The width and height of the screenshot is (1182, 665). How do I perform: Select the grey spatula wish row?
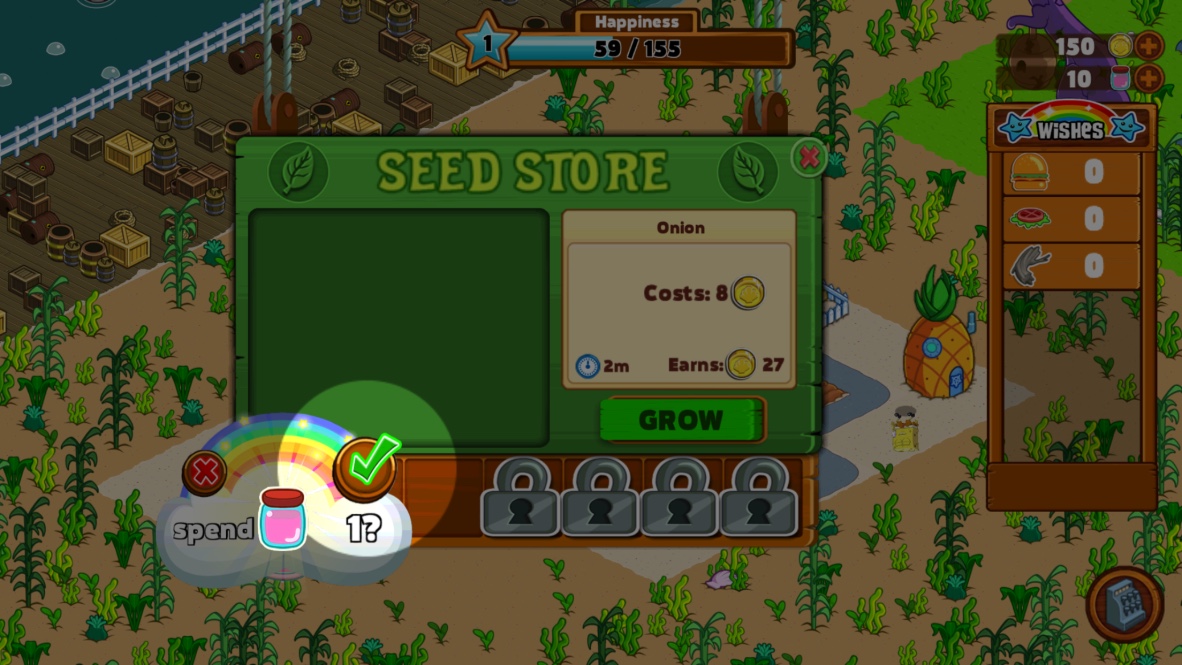[x=1071, y=266]
